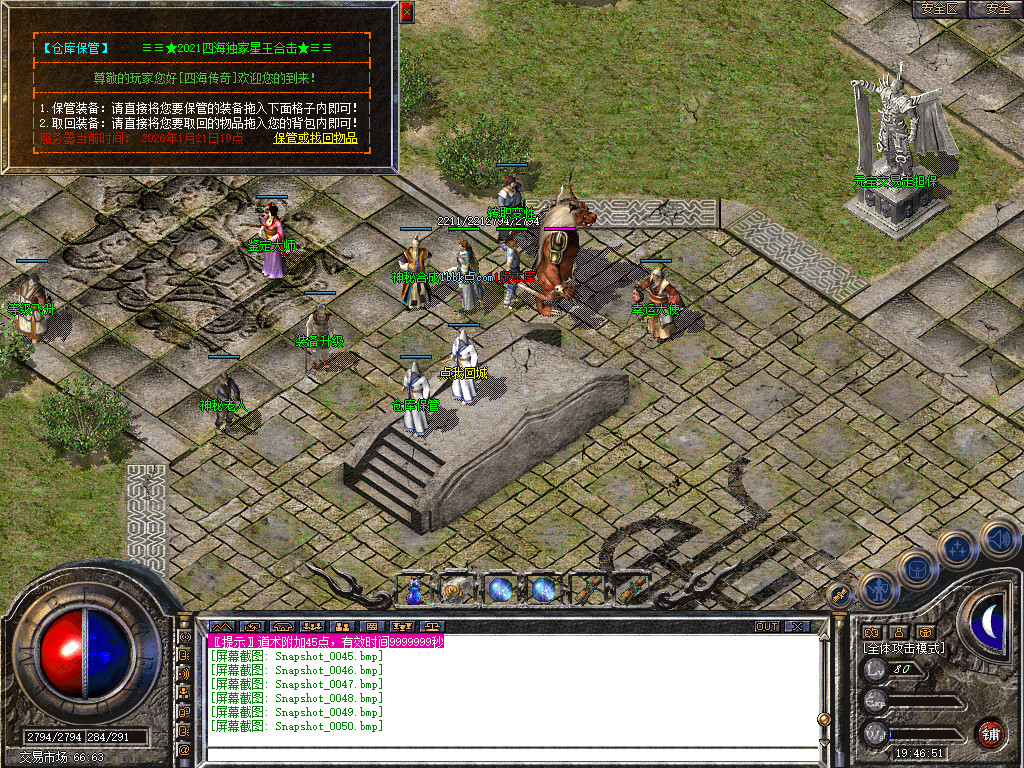Click the chat text input field
Image resolution: width=1024 pixels, height=768 pixels.
[x=500, y=754]
